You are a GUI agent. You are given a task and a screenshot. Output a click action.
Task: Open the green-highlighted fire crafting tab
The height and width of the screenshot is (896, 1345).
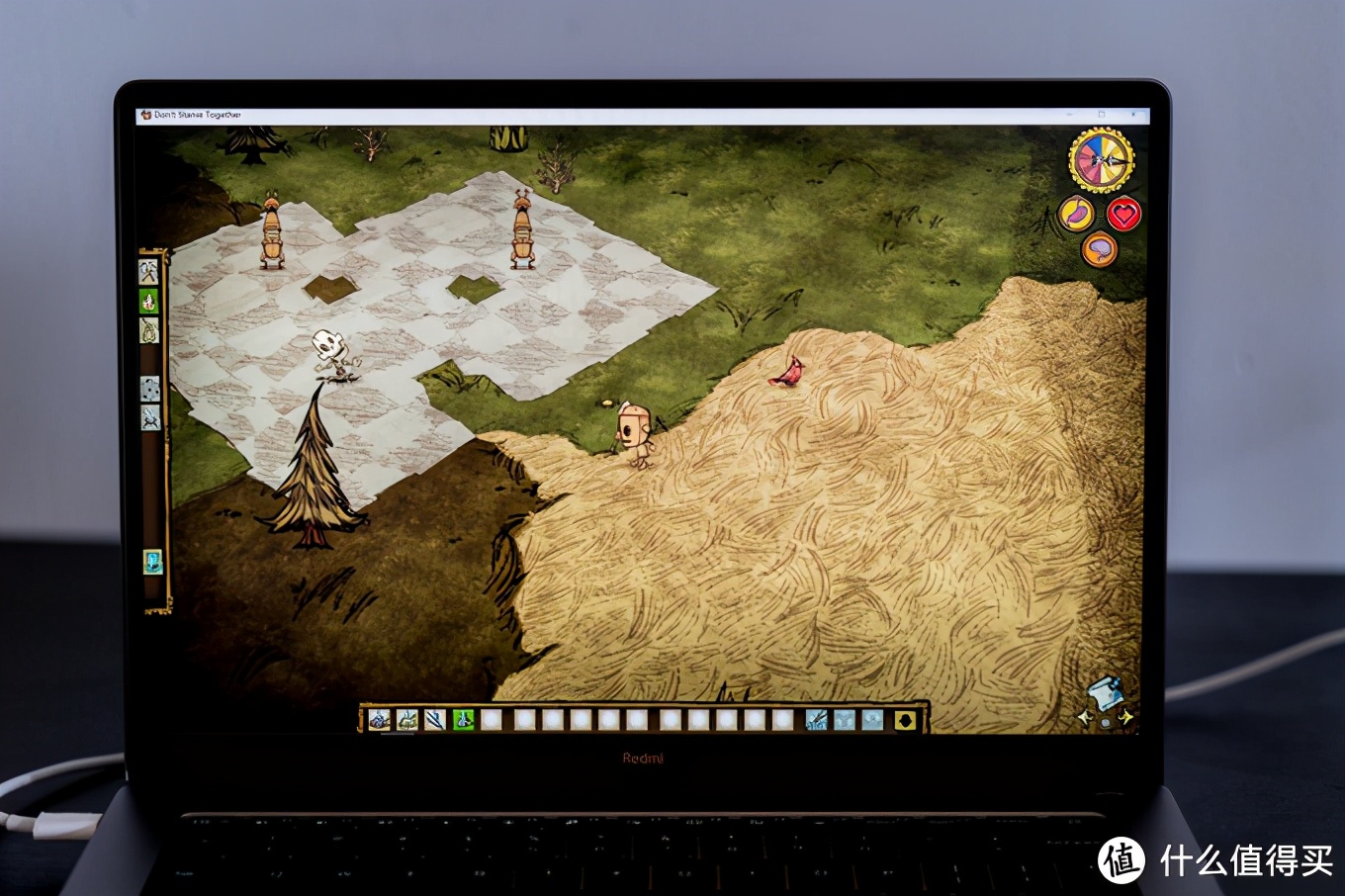click(148, 301)
